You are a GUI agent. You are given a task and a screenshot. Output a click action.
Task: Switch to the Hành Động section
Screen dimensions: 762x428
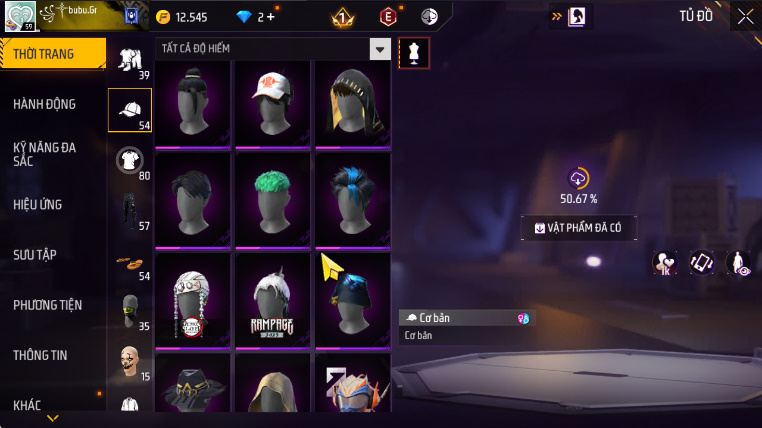point(45,104)
